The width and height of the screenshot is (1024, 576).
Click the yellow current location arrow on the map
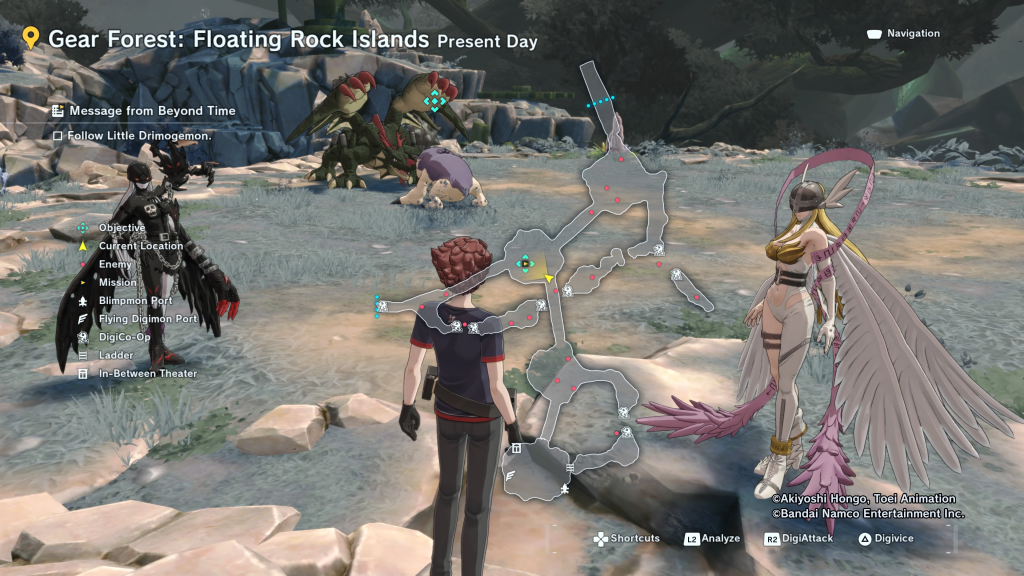click(549, 277)
